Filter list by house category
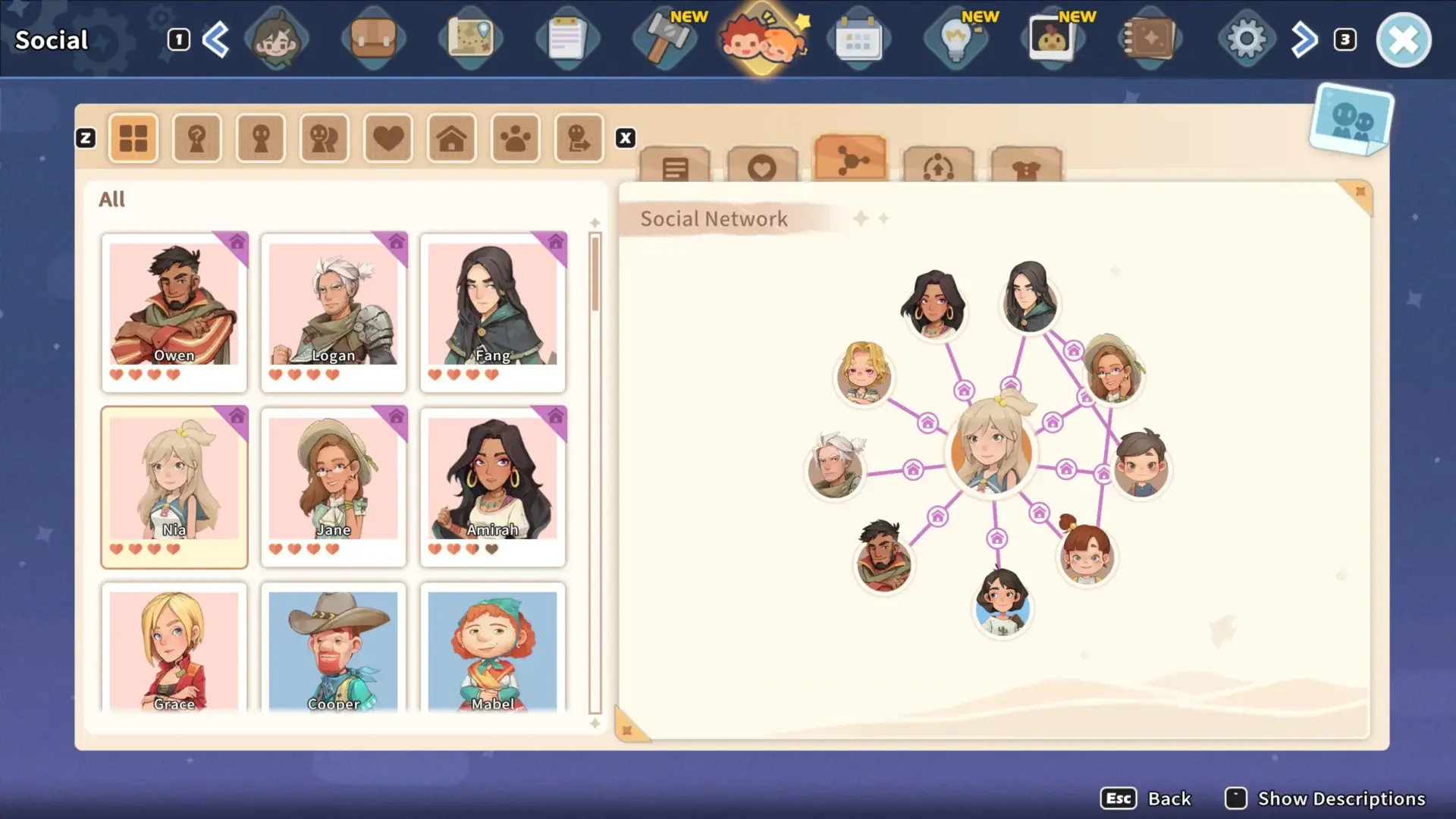The width and height of the screenshot is (1456, 819). click(452, 139)
